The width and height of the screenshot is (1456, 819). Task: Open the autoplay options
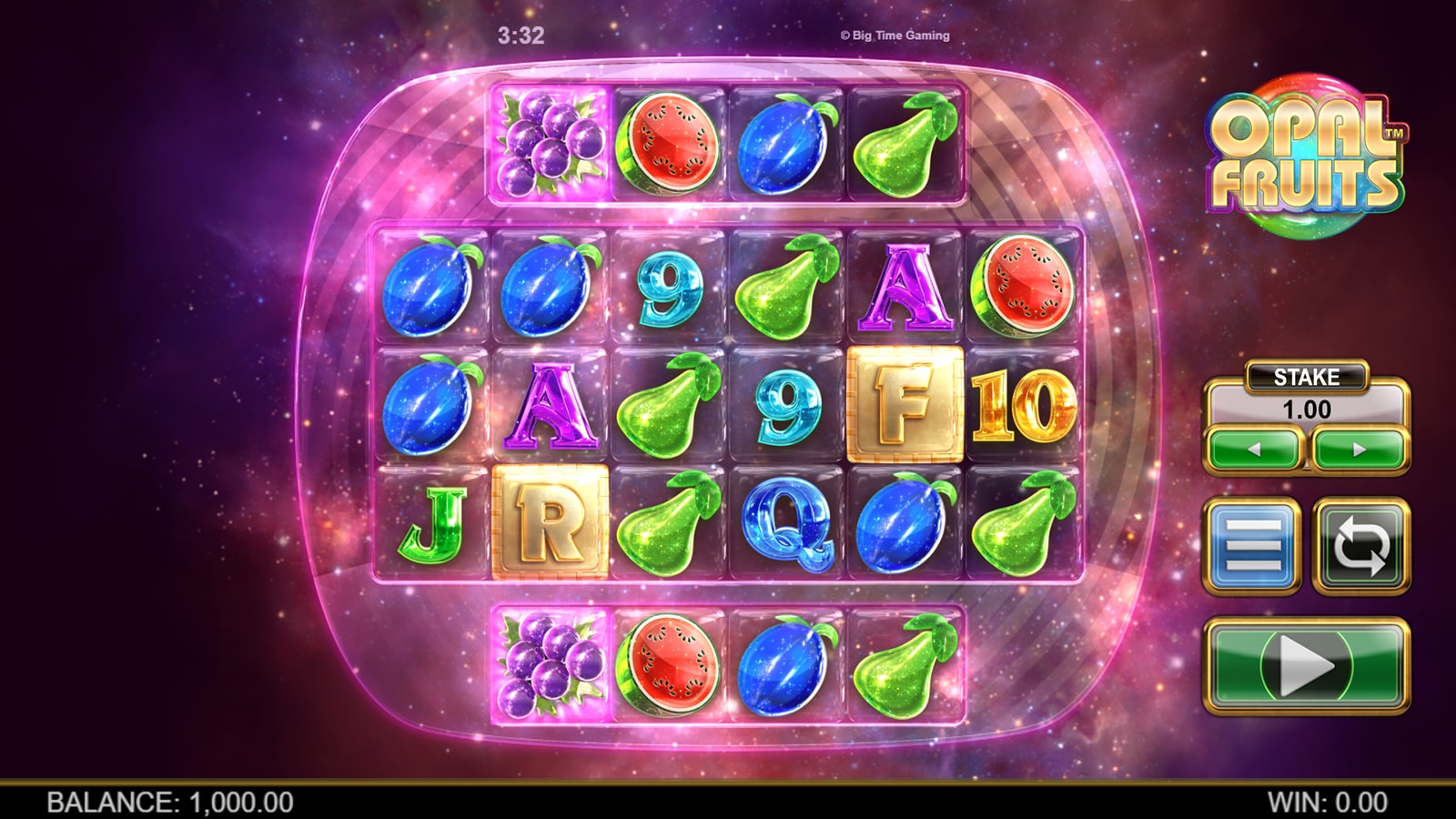point(1361,546)
